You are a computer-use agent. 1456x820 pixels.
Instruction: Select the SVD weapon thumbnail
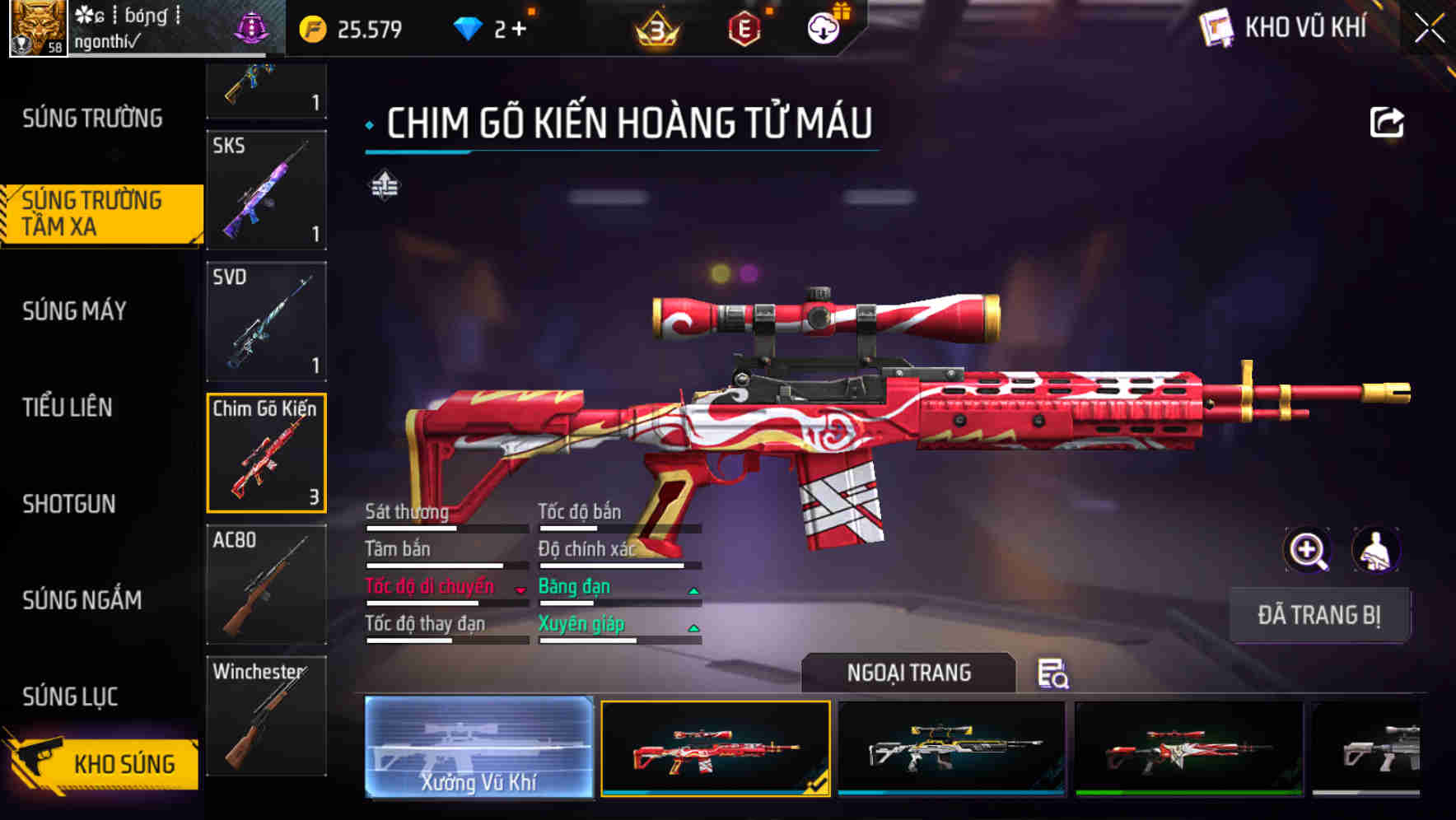click(265, 321)
